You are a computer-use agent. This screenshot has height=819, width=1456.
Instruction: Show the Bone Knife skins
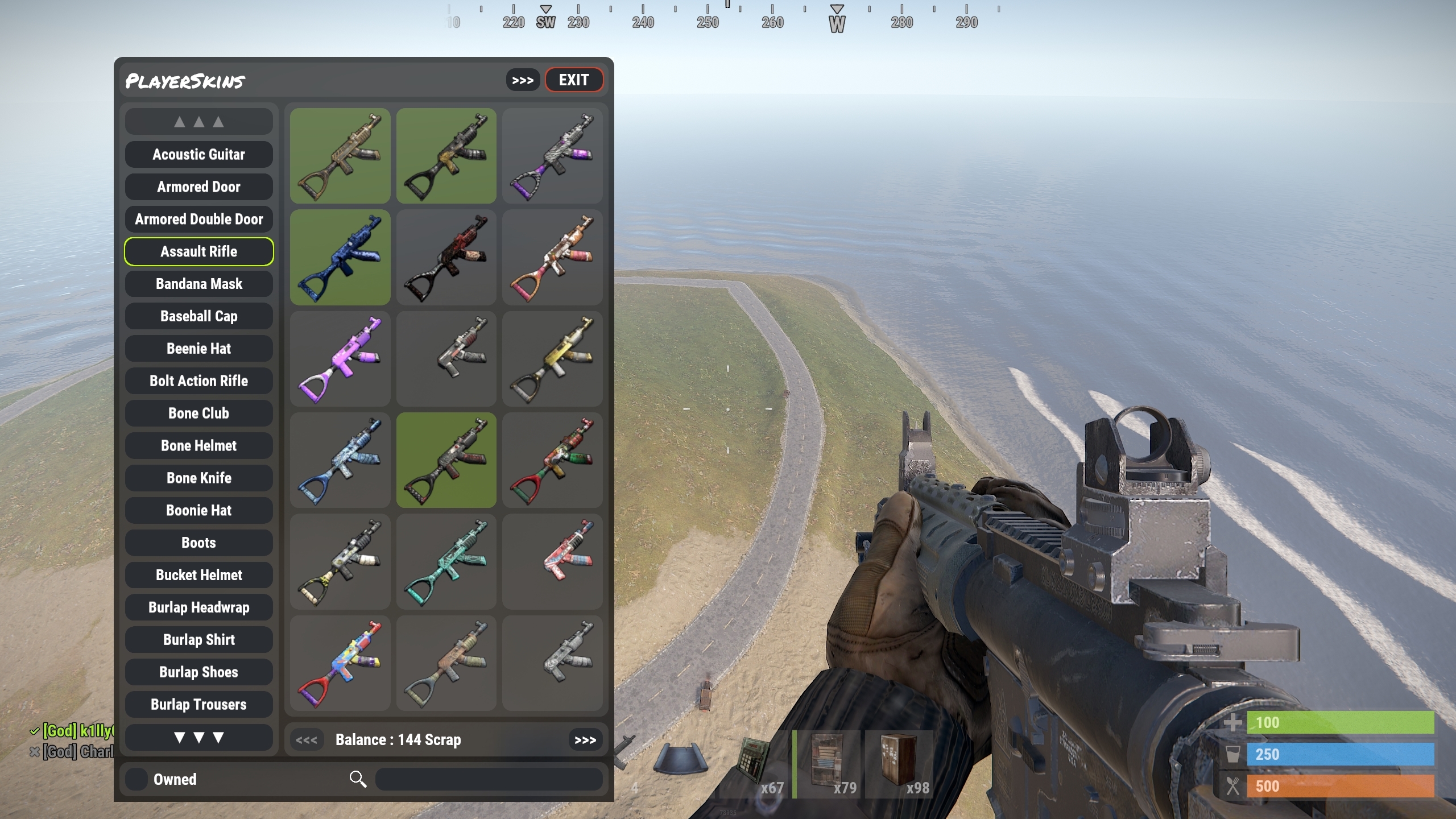pos(198,478)
